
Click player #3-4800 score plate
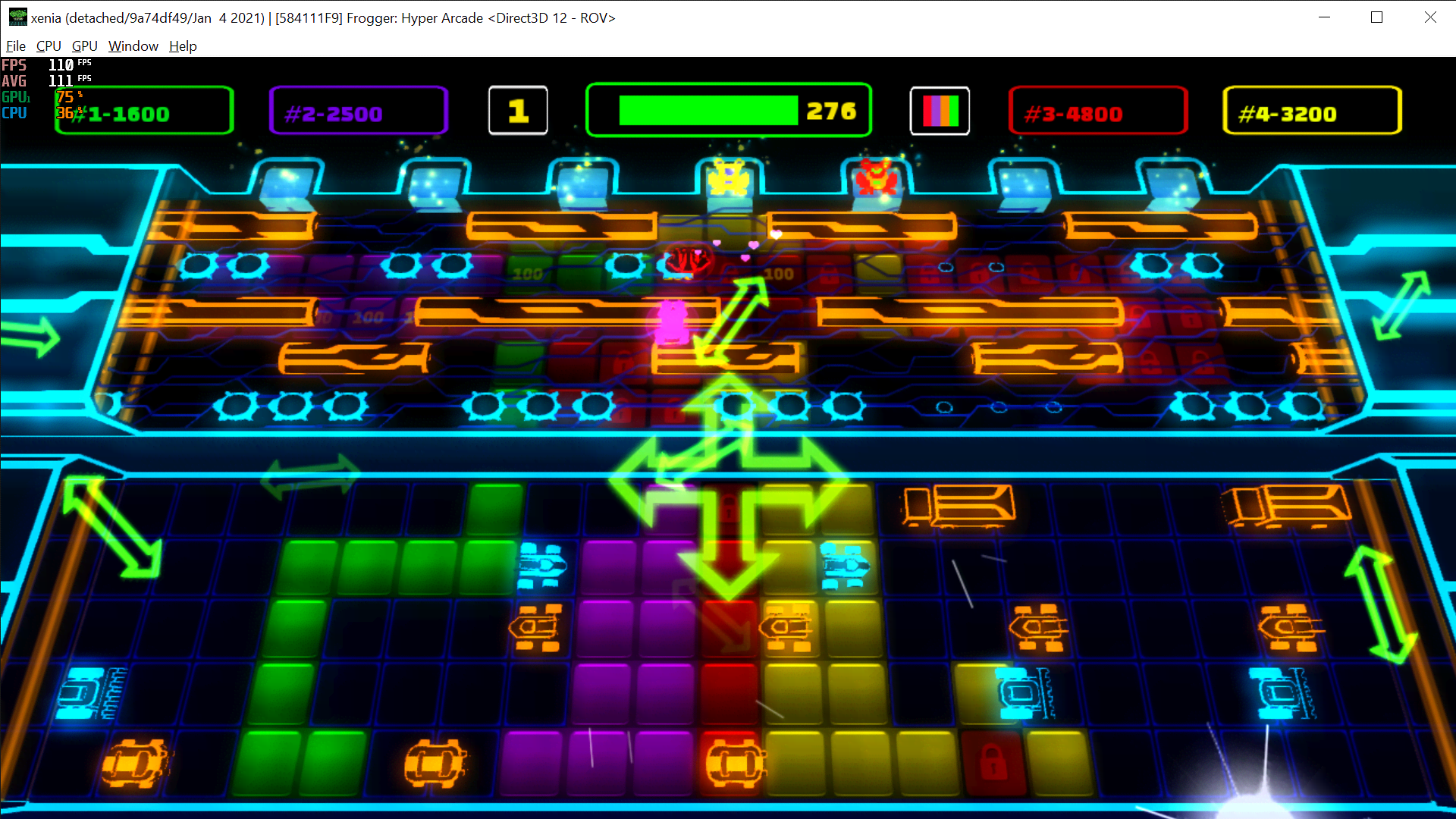pos(1097,111)
